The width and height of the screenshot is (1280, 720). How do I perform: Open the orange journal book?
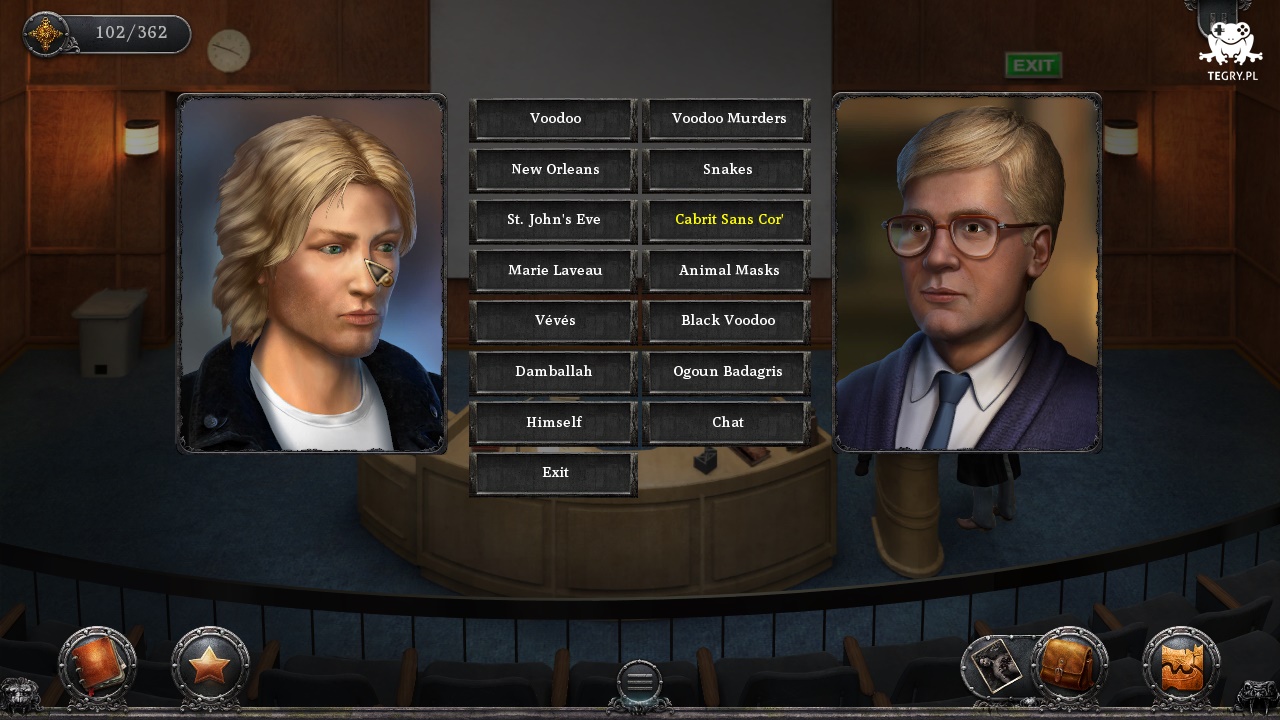coord(97,665)
